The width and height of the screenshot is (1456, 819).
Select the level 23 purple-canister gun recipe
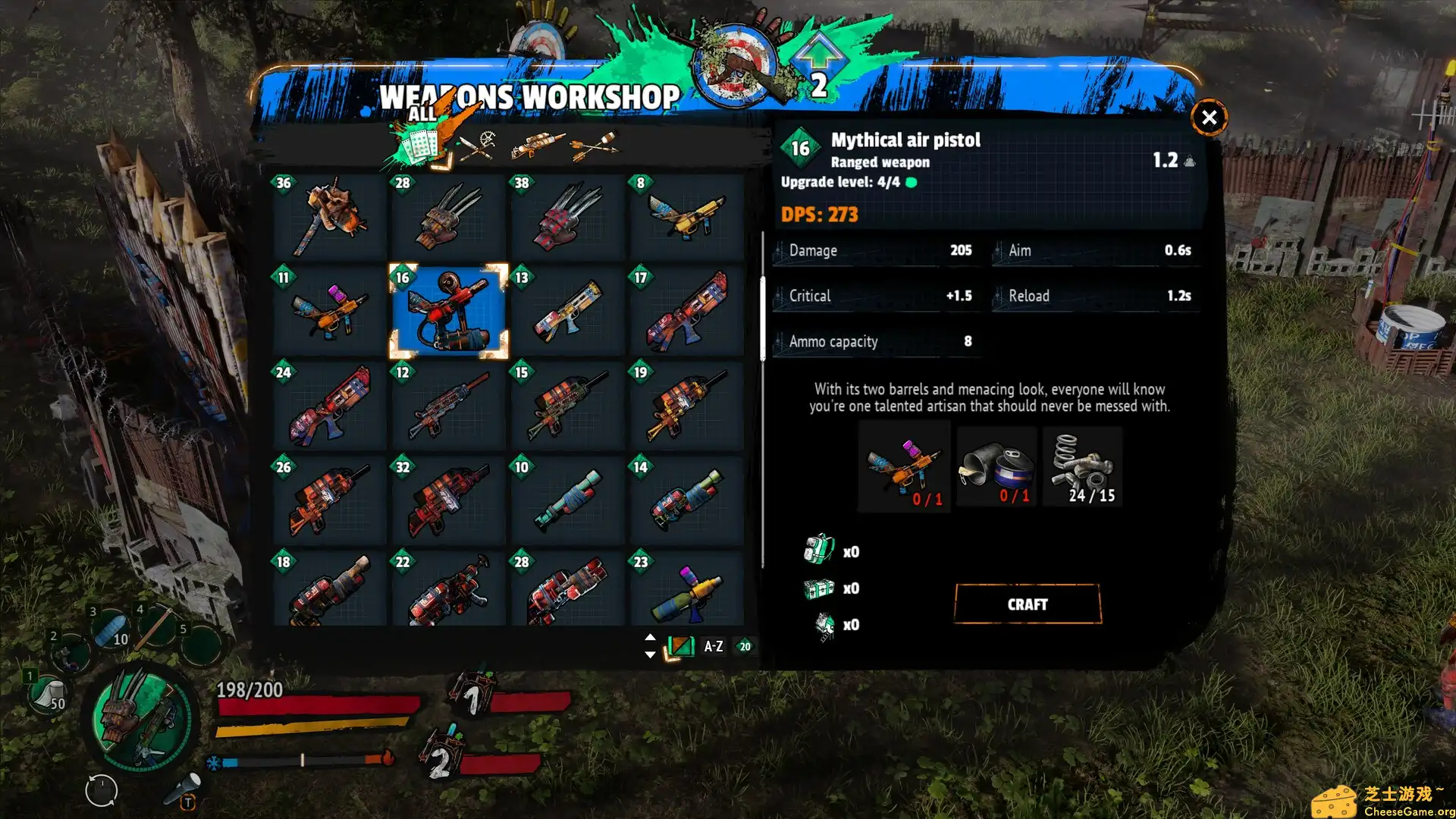click(687, 590)
